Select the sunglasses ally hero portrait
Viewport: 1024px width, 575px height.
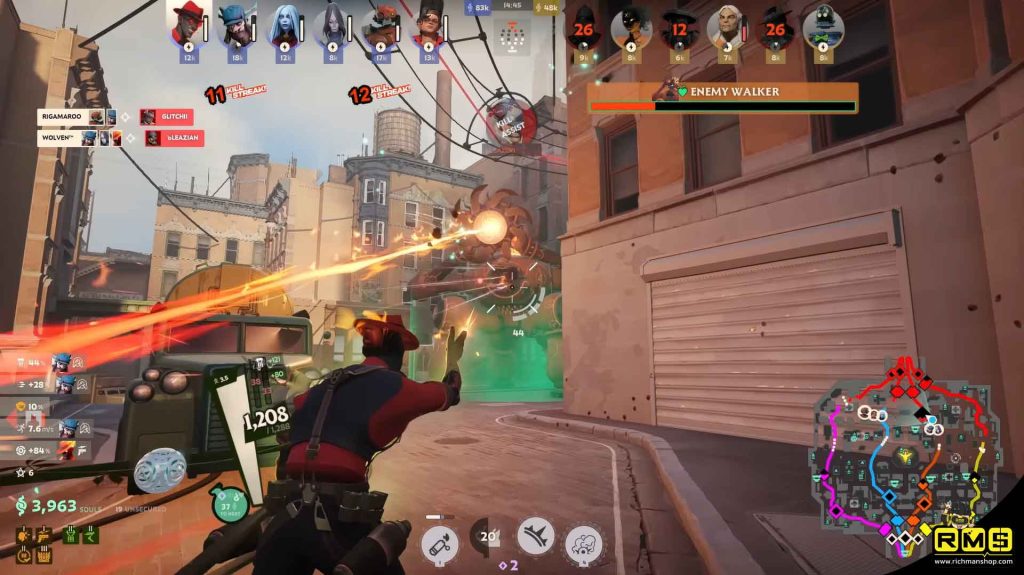[428, 27]
